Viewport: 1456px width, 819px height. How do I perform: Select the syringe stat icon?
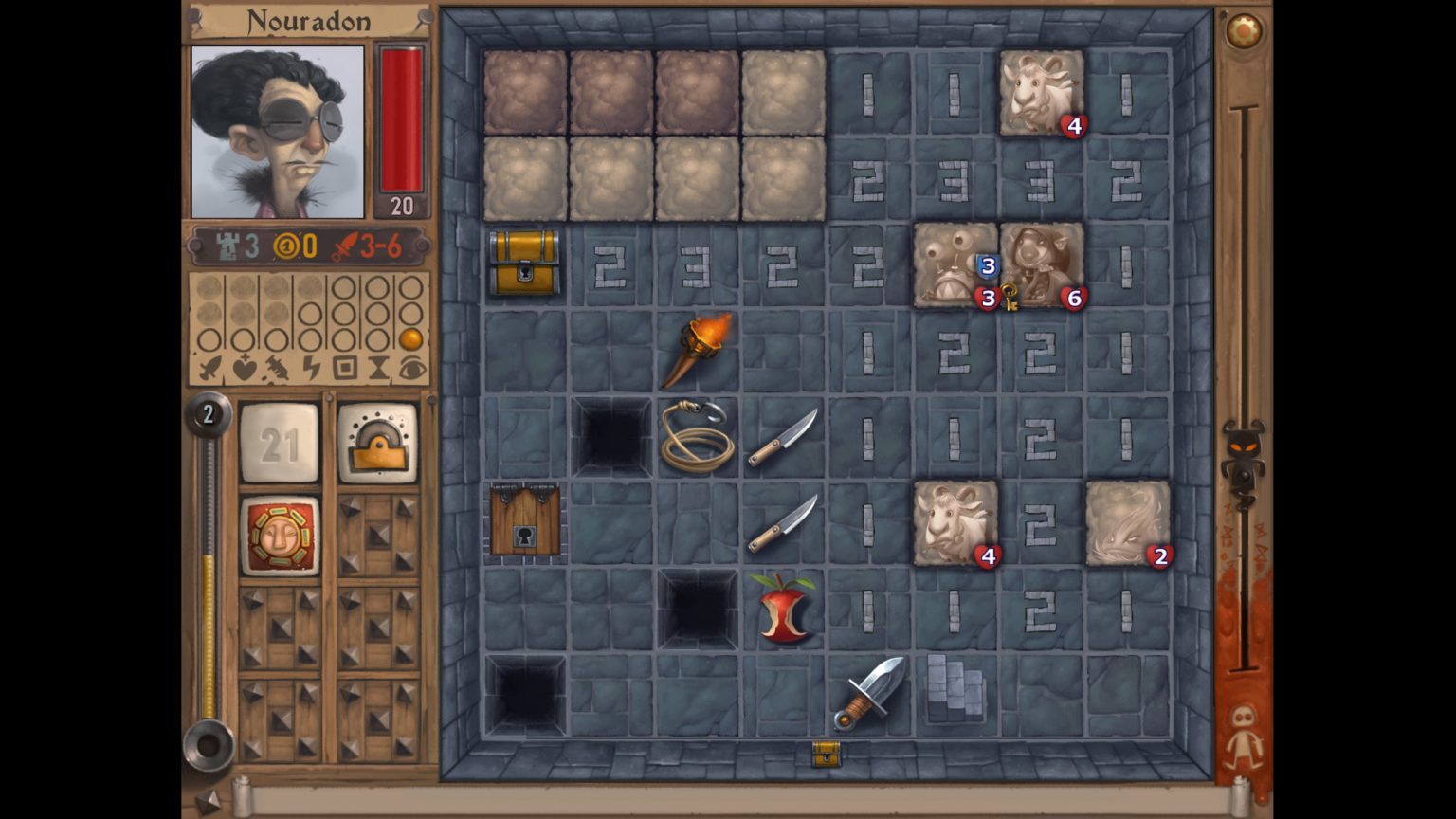pyautogui.click(x=278, y=367)
